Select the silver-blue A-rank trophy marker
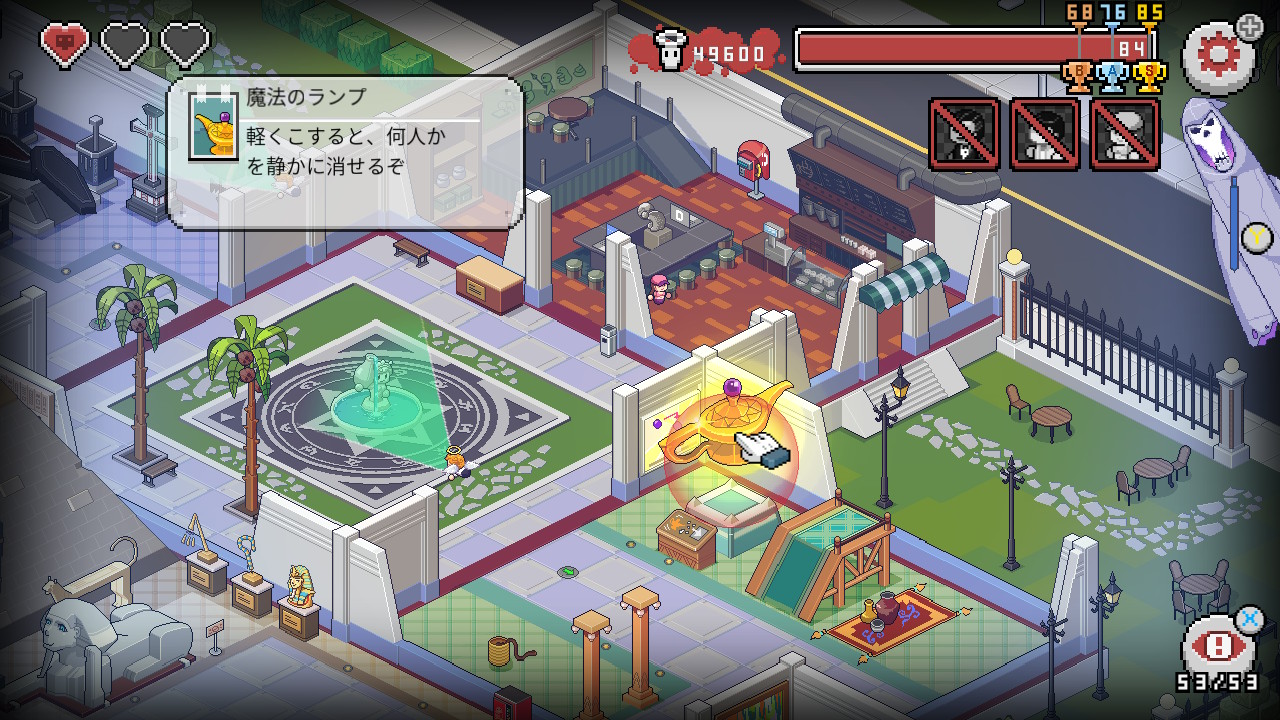 click(1114, 76)
